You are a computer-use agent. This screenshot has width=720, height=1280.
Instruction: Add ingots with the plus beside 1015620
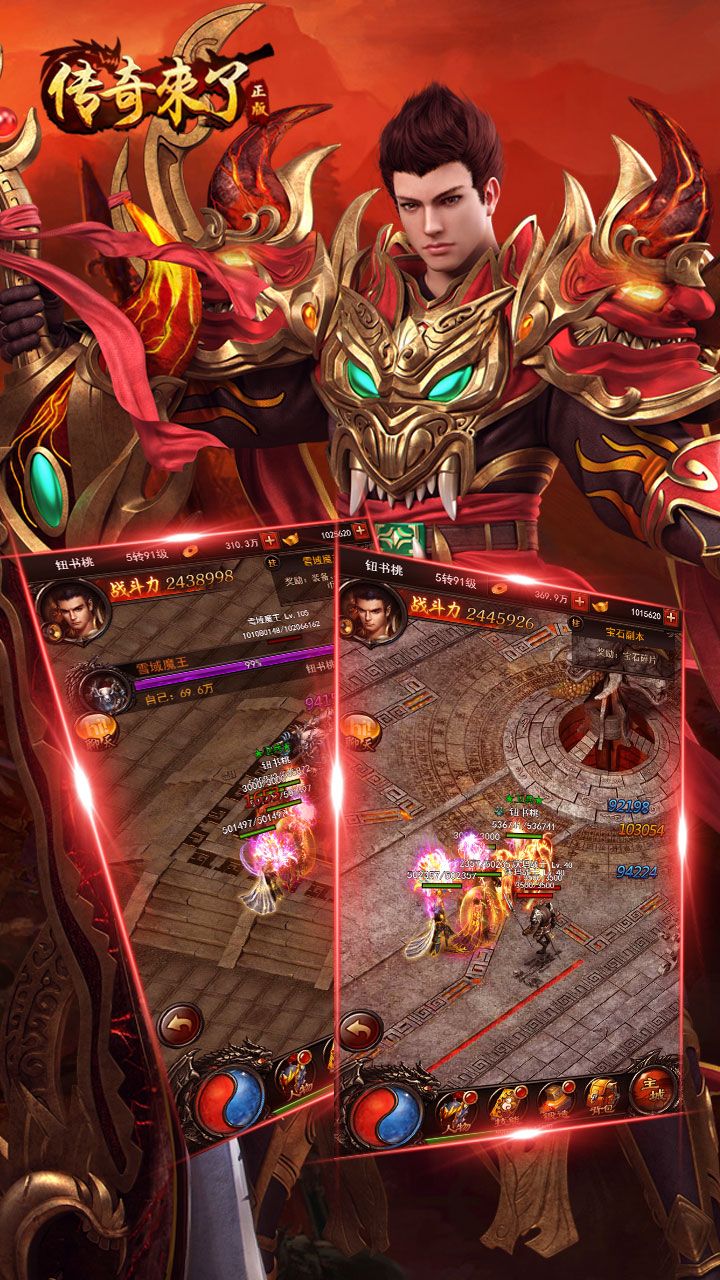670,617
